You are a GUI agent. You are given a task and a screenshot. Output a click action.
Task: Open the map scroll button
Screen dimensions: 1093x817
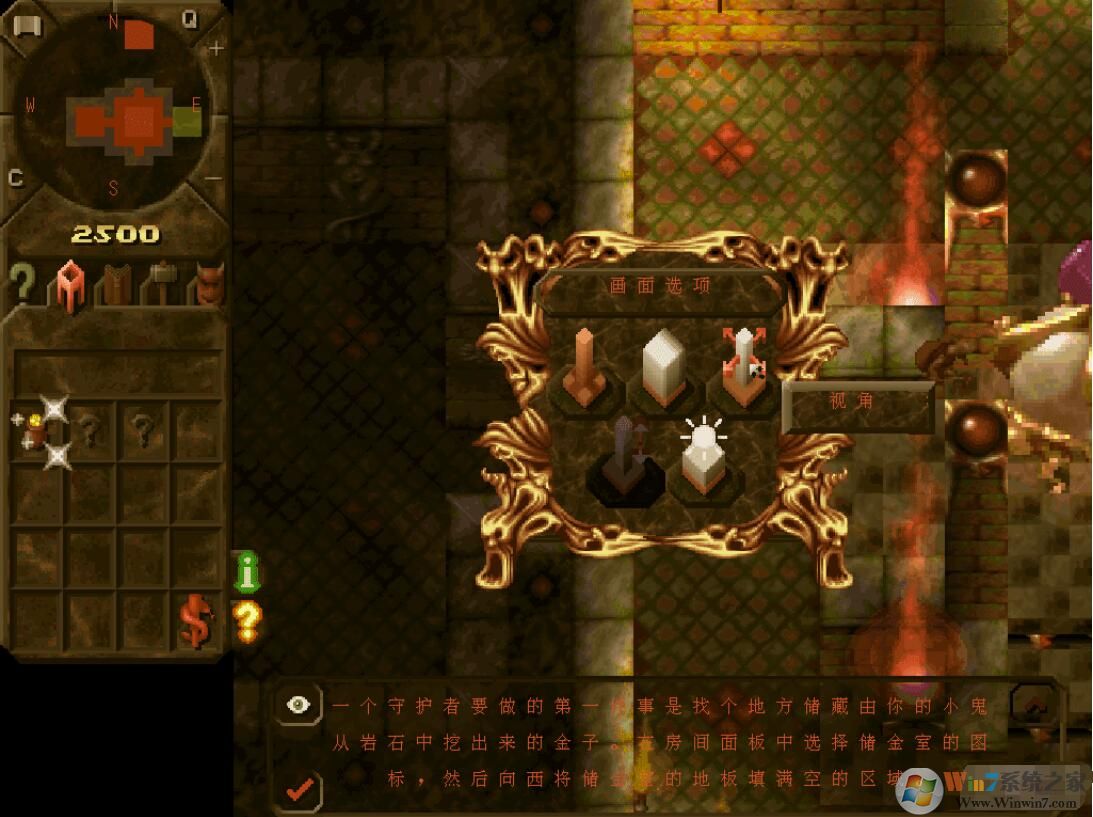[25, 24]
